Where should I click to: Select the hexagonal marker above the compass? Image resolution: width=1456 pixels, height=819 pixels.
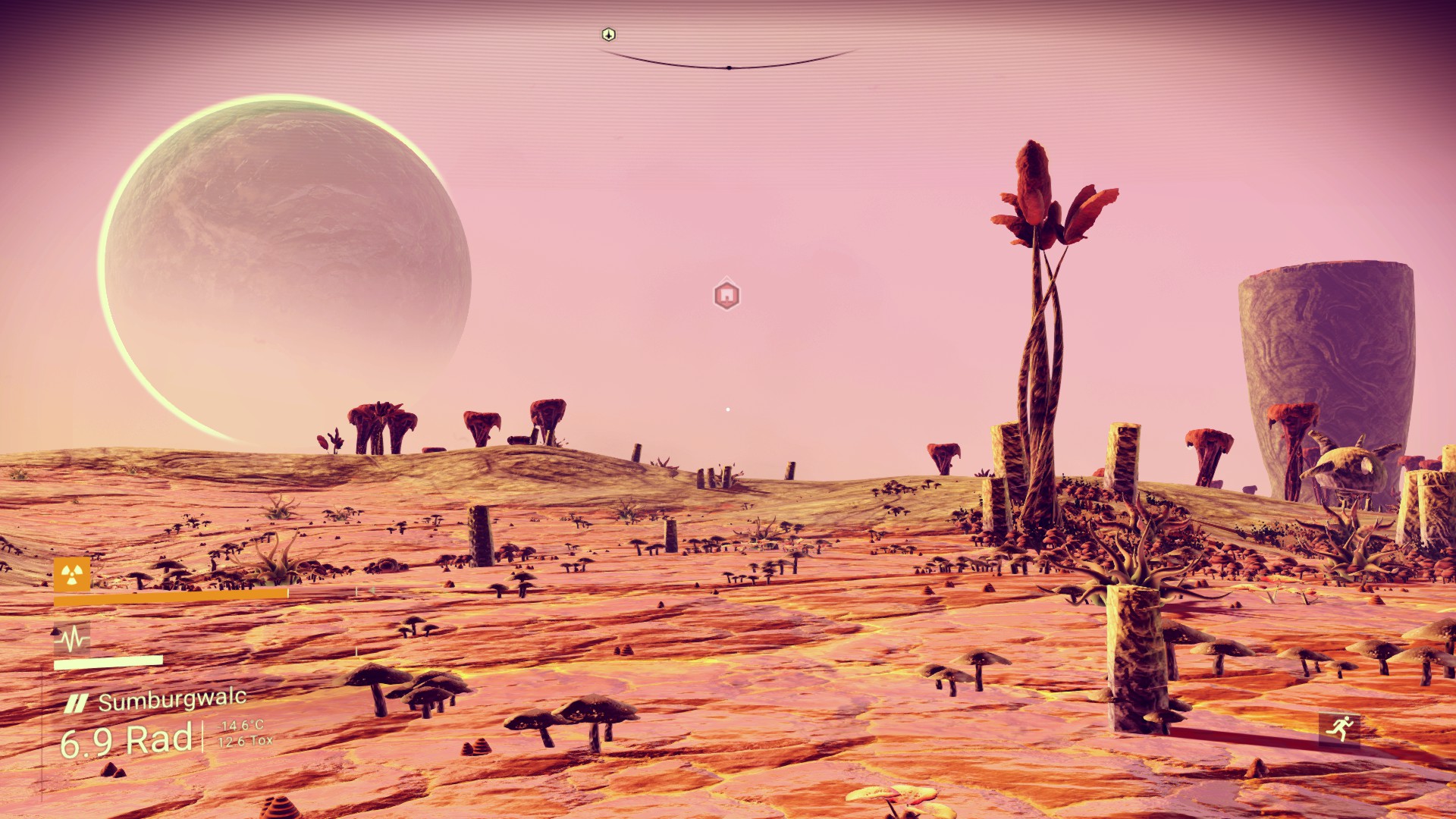[x=608, y=34]
